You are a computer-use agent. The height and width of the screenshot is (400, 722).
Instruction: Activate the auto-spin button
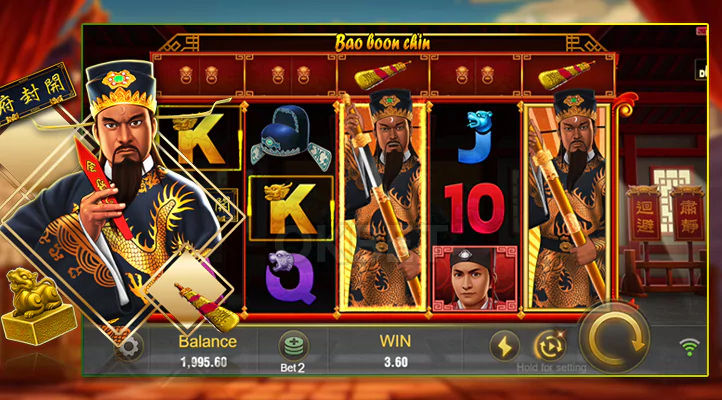tap(549, 345)
